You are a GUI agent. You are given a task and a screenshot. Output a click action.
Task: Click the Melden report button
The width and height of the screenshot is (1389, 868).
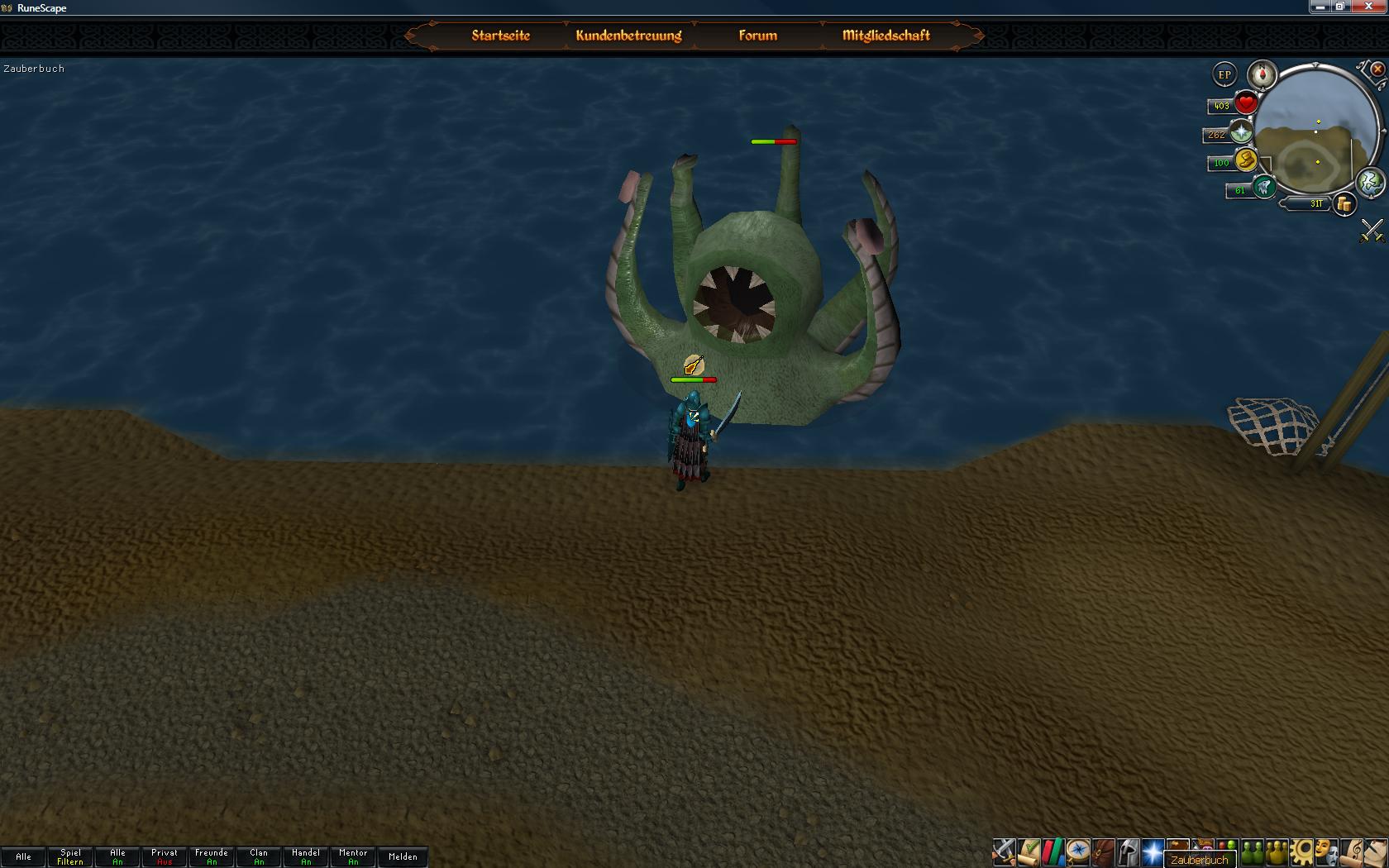[403, 856]
